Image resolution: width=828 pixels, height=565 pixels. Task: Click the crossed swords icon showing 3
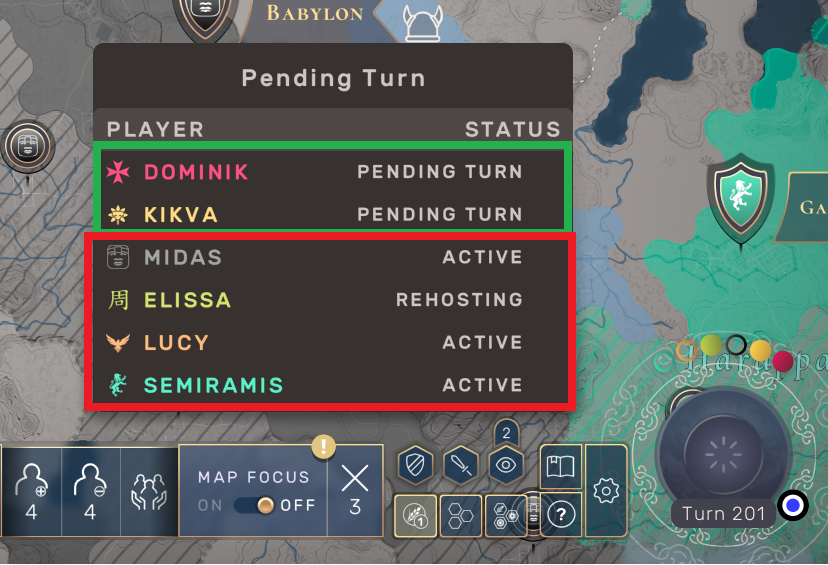tap(355, 488)
